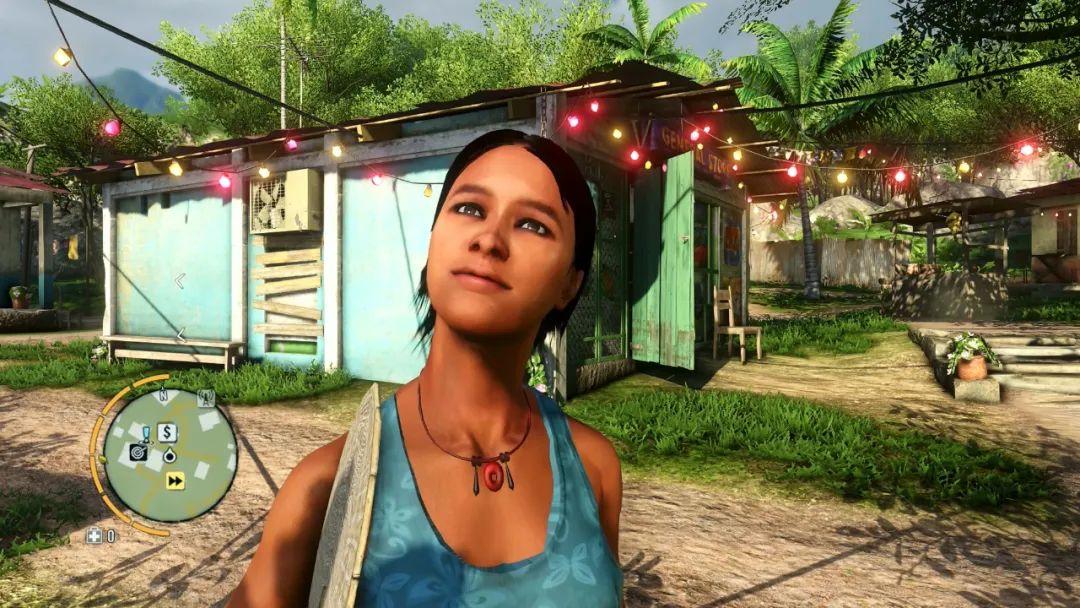Image resolution: width=1080 pixels, height=608 pixels.
Task: Click the radio tower icon on minimap
Action: [x=207, y=398]
